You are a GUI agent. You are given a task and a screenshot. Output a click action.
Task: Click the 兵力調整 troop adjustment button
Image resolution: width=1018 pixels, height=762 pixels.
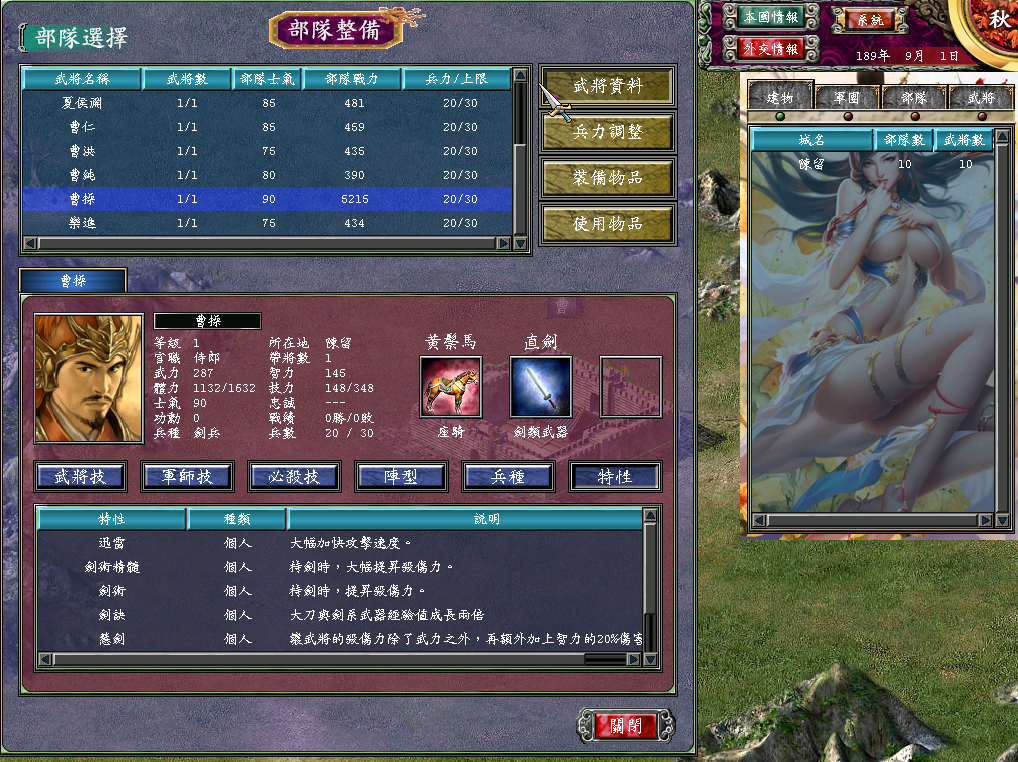[x=607, y=132]
